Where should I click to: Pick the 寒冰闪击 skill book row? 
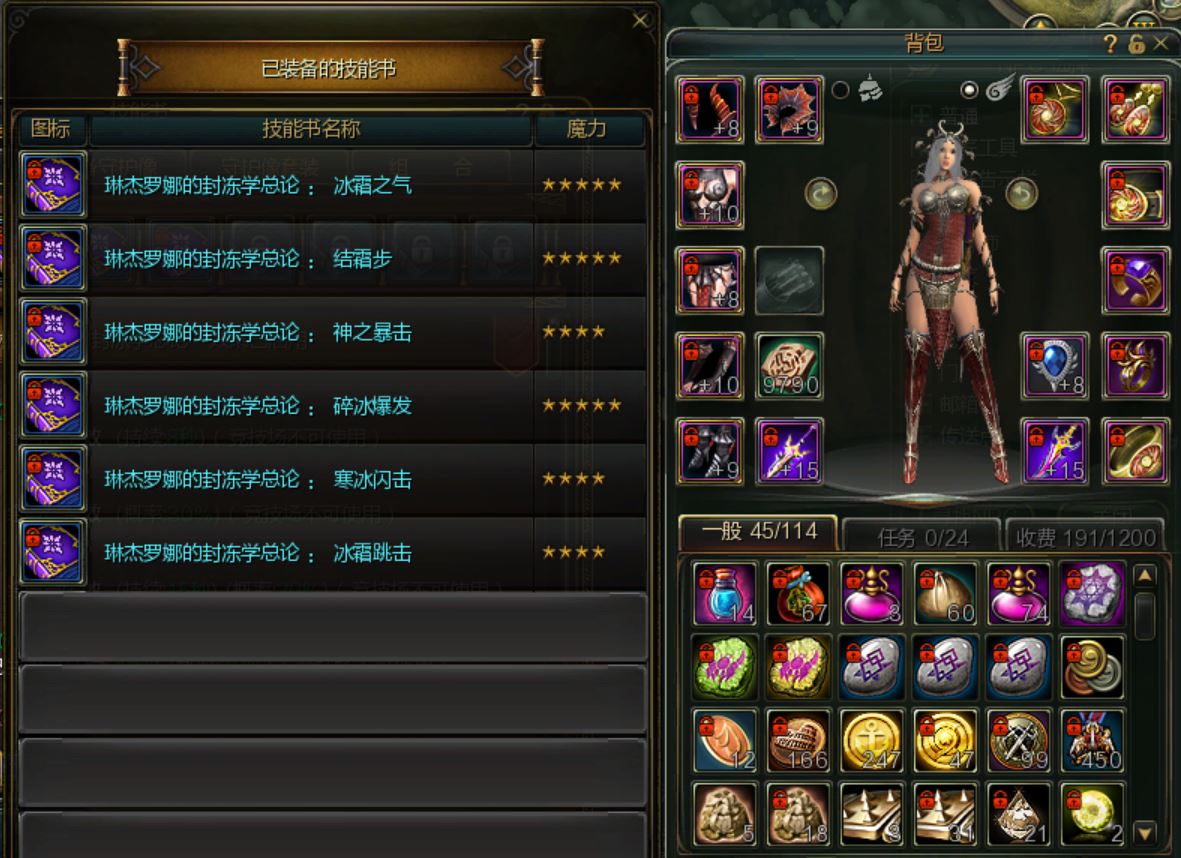click(330, 479)
